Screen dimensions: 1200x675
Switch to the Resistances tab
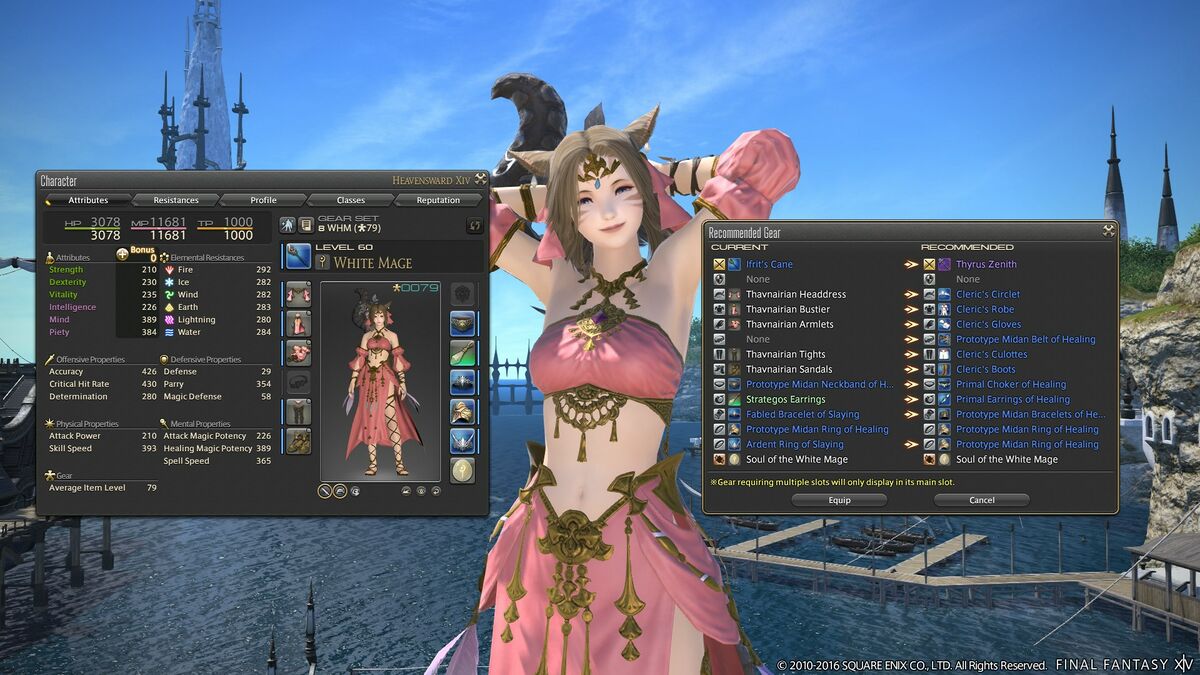click(176, 200)
